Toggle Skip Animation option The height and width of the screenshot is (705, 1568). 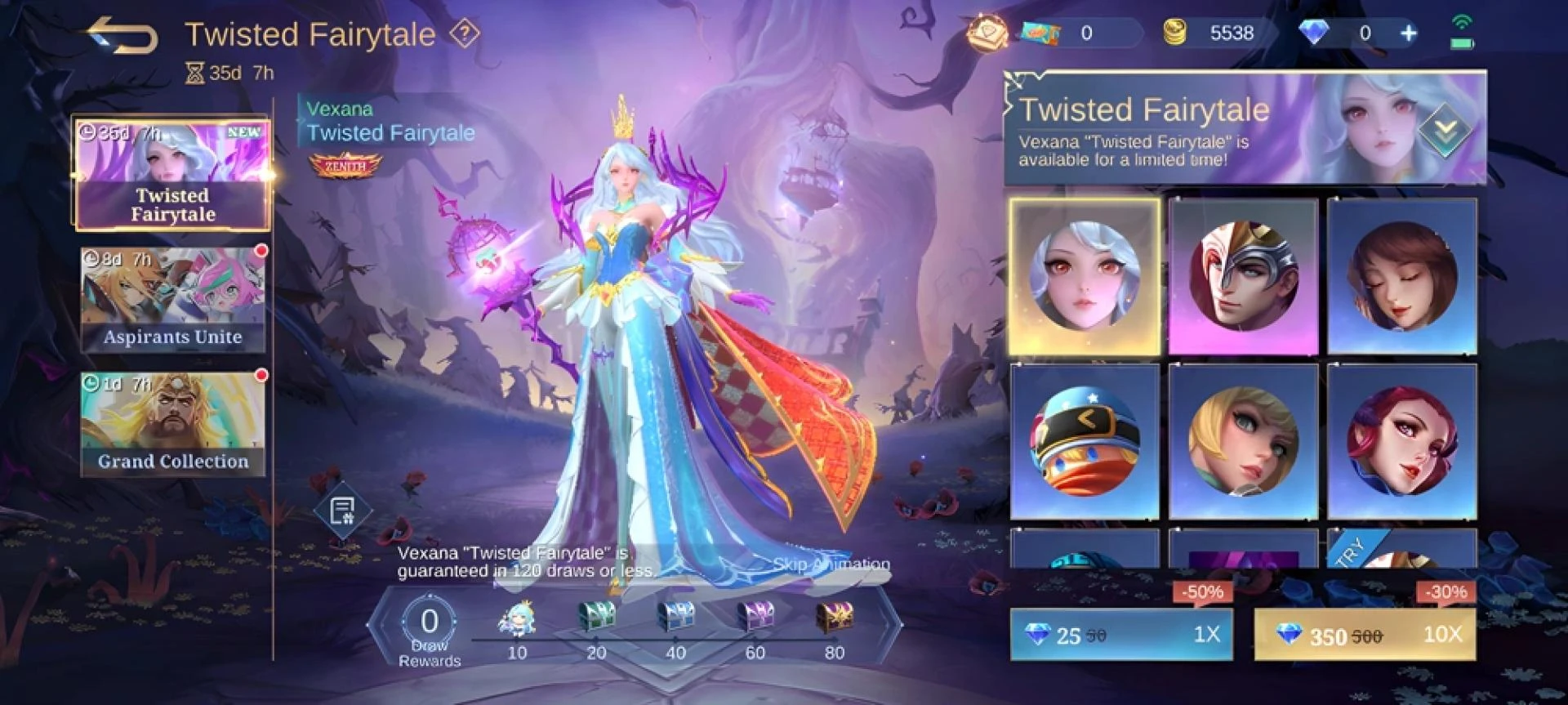point(831,564)
